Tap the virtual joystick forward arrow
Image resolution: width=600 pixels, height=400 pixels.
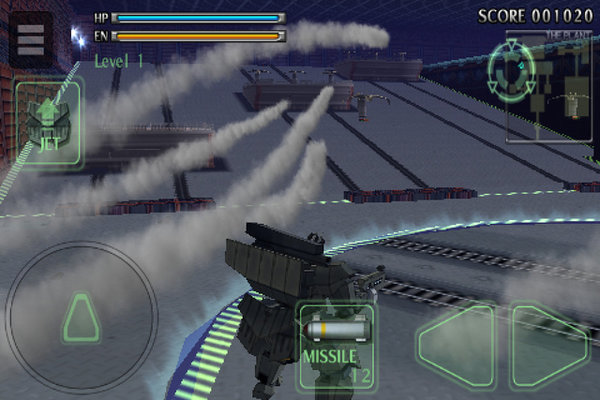point(81,318)
